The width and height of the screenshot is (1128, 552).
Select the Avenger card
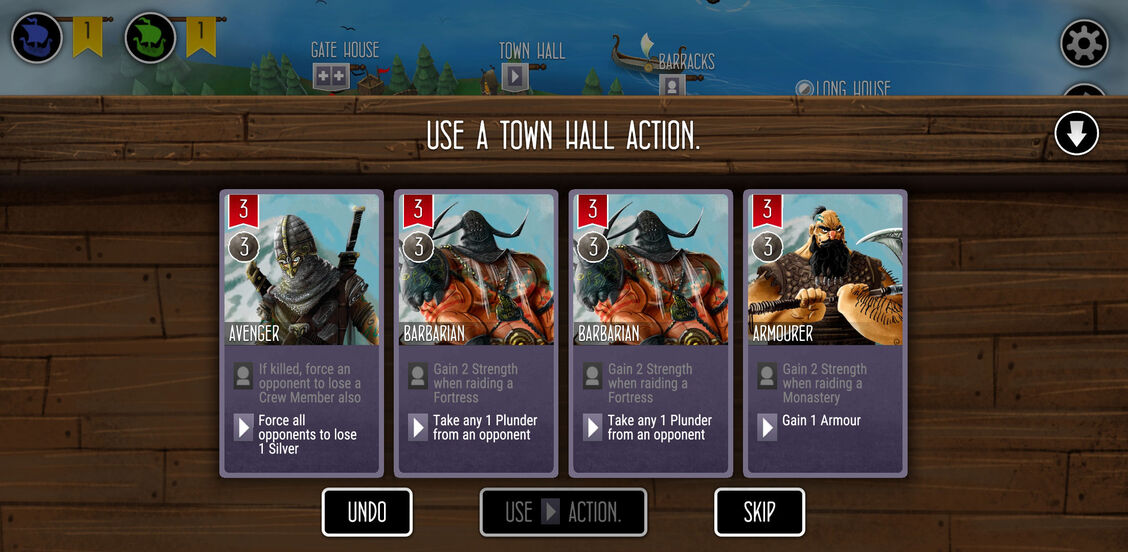point(301,332)
